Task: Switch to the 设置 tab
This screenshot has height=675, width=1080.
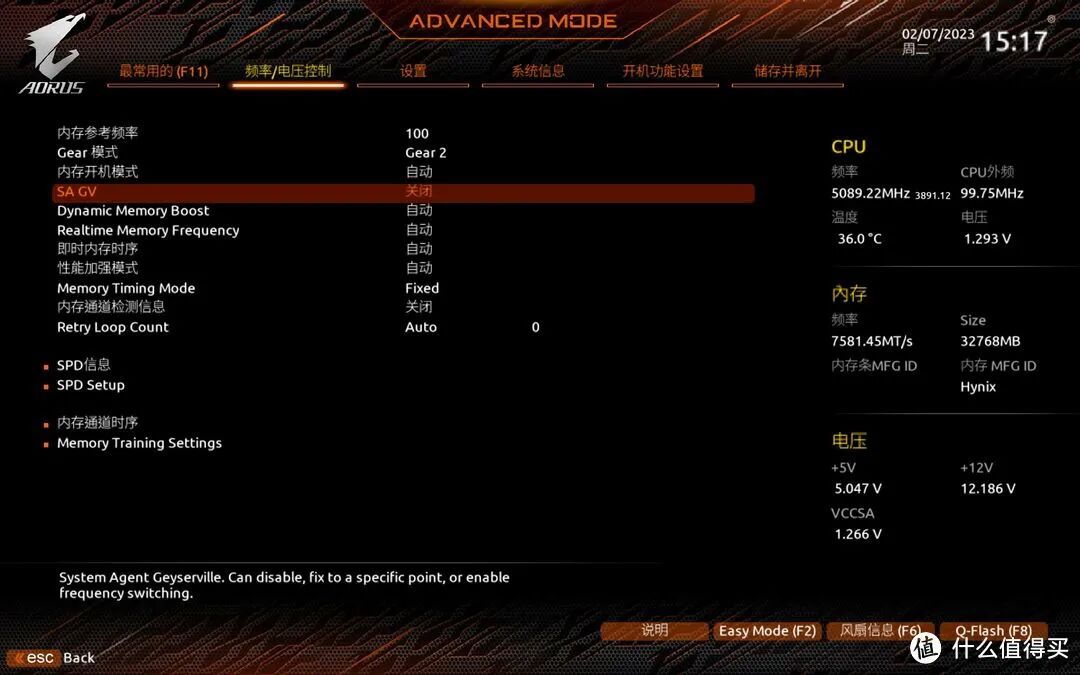Action: pyautogui.click(x=413, y=71)
